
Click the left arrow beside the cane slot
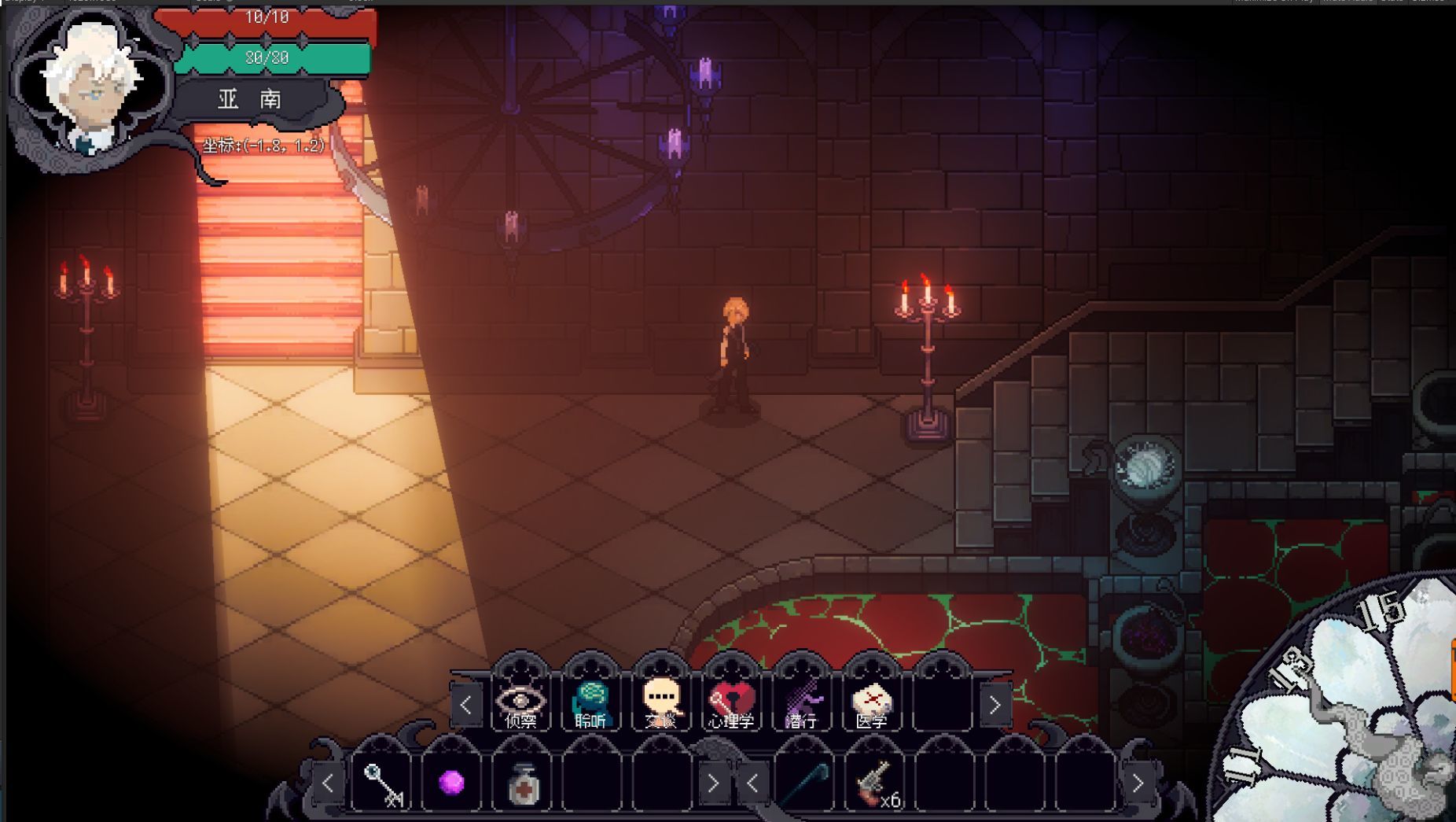coord(752,783)
